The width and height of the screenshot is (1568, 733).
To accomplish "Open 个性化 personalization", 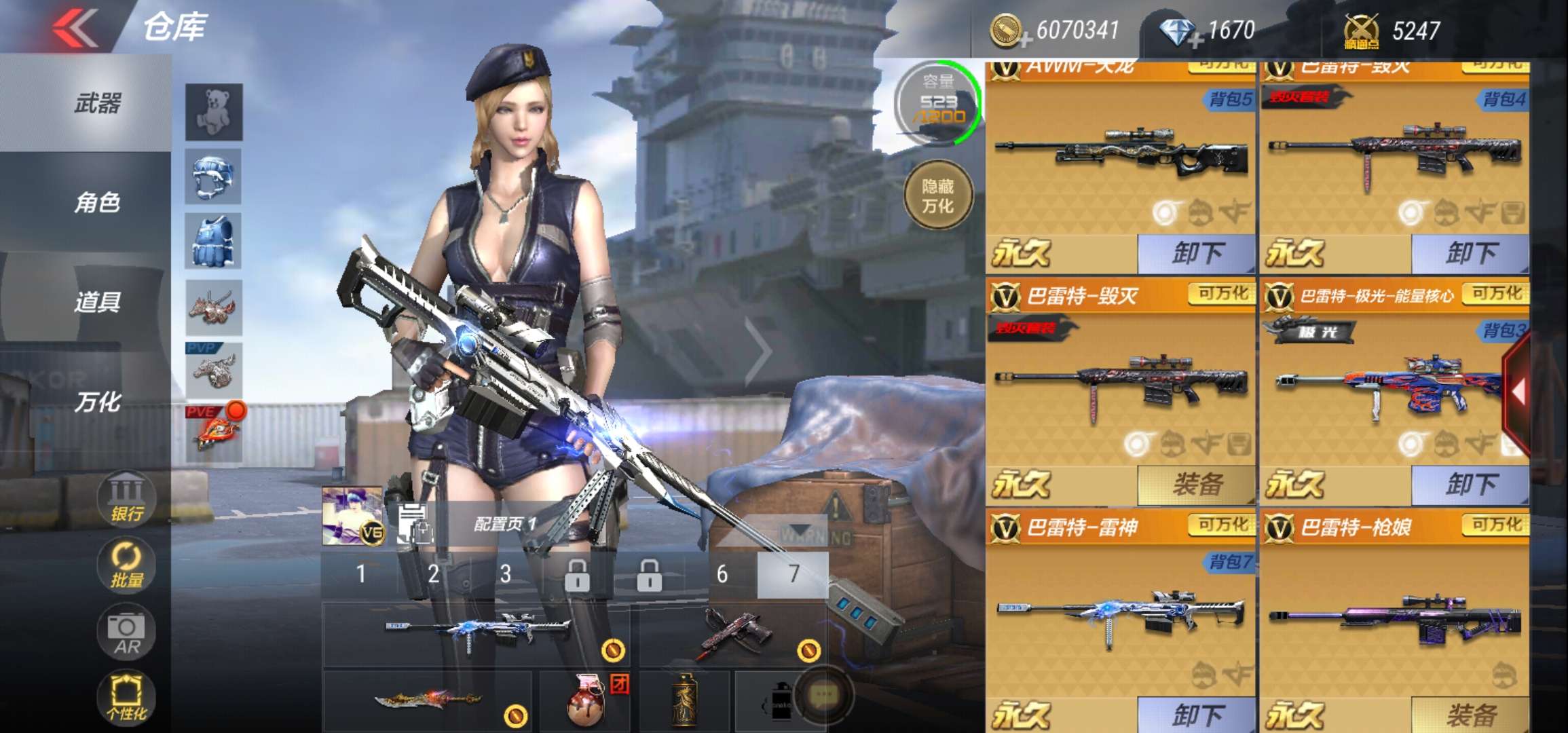I will [126, 698].
